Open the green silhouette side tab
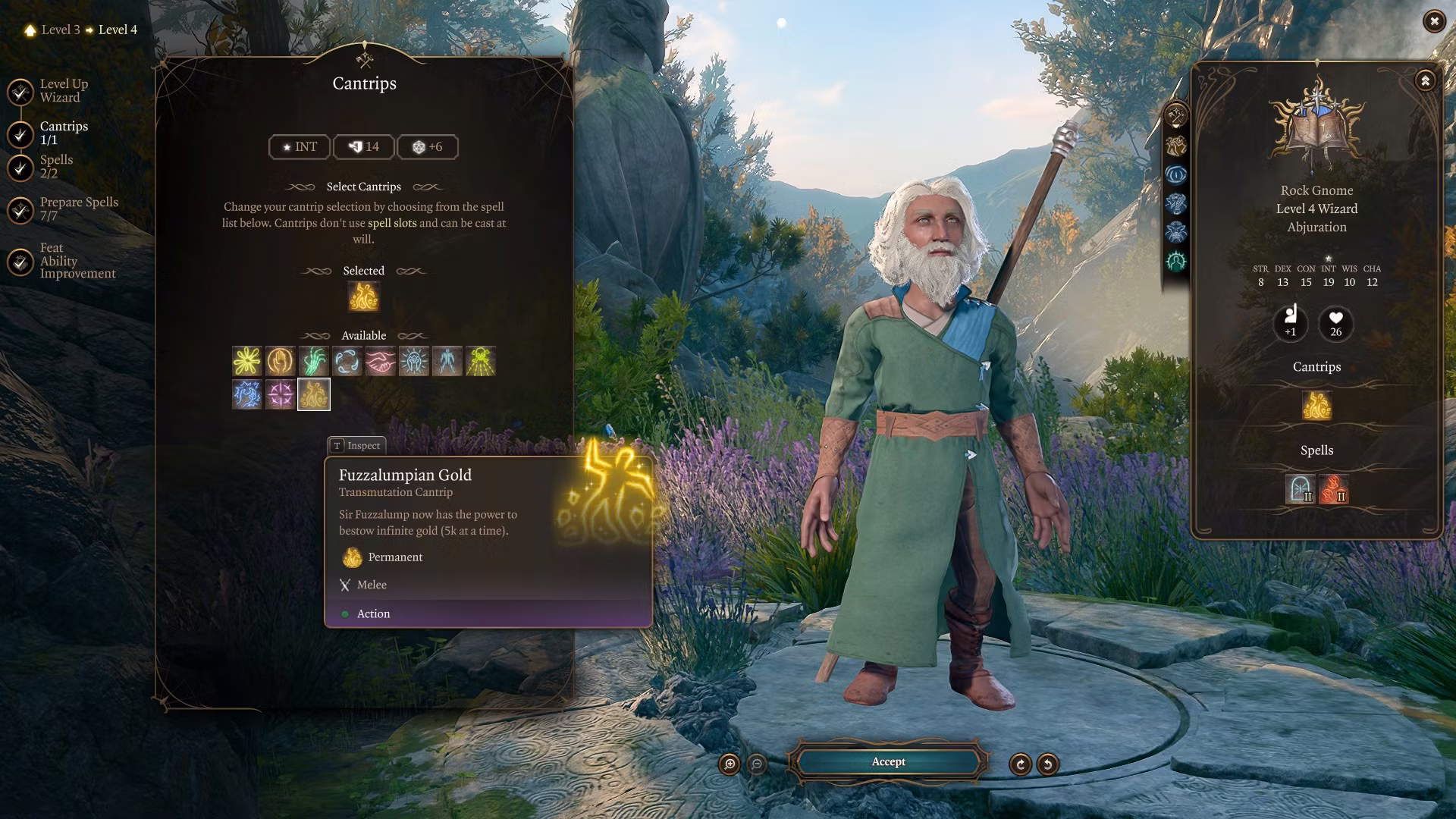The width and height of the screenshot is (1456, 819). pyautogui.click(x=1176, y=262)
